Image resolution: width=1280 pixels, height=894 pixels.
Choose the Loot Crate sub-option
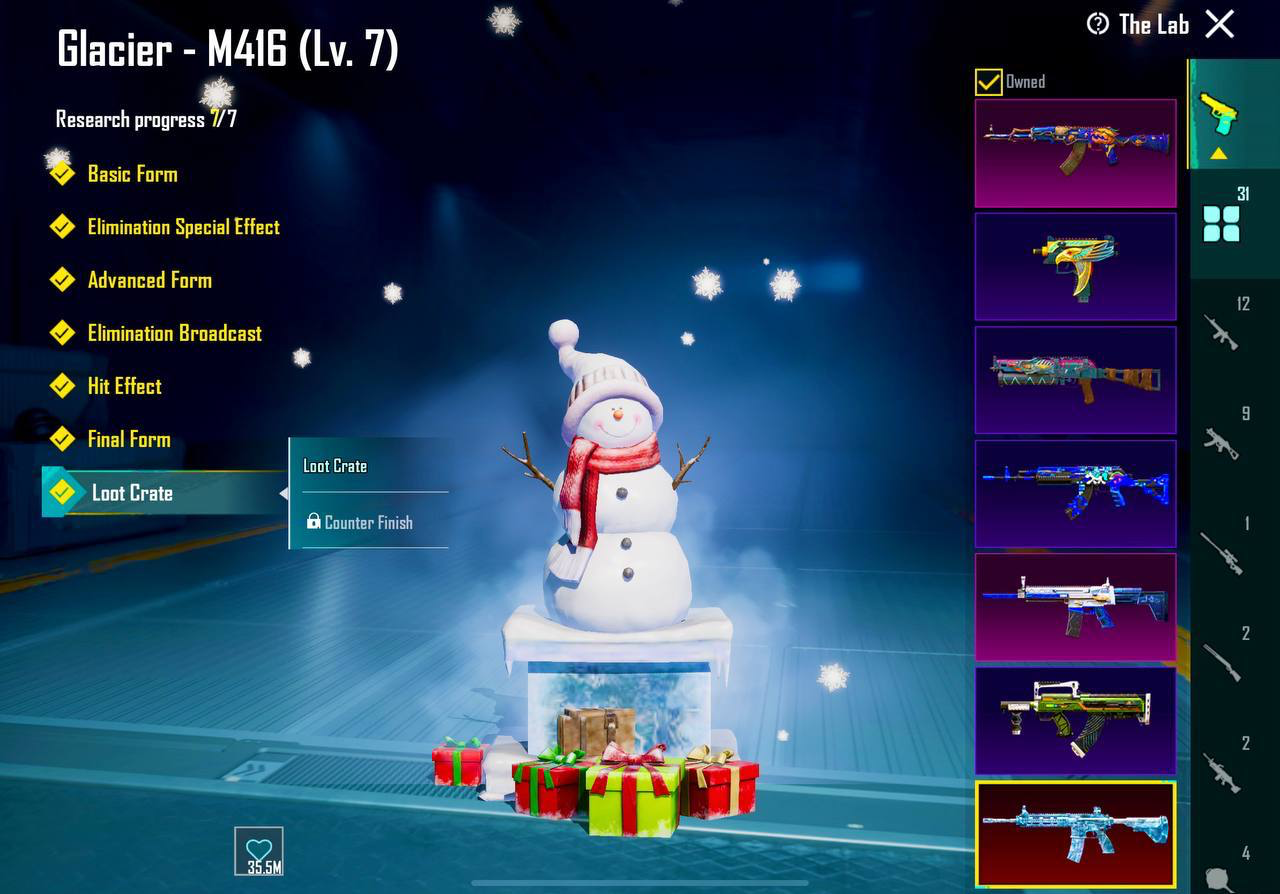(x=336, y=466)
